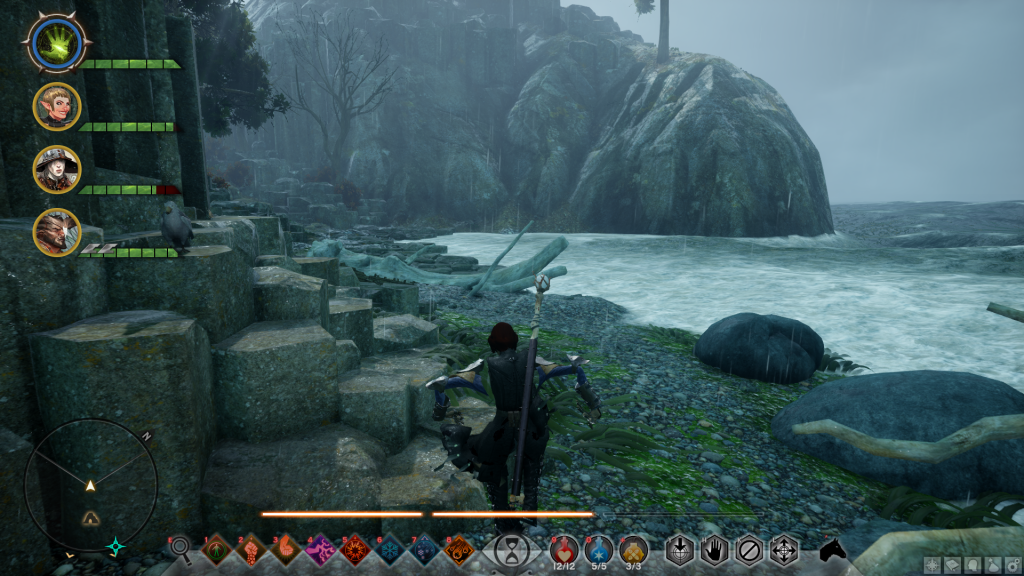Drink the red health potion

[563, 548]
